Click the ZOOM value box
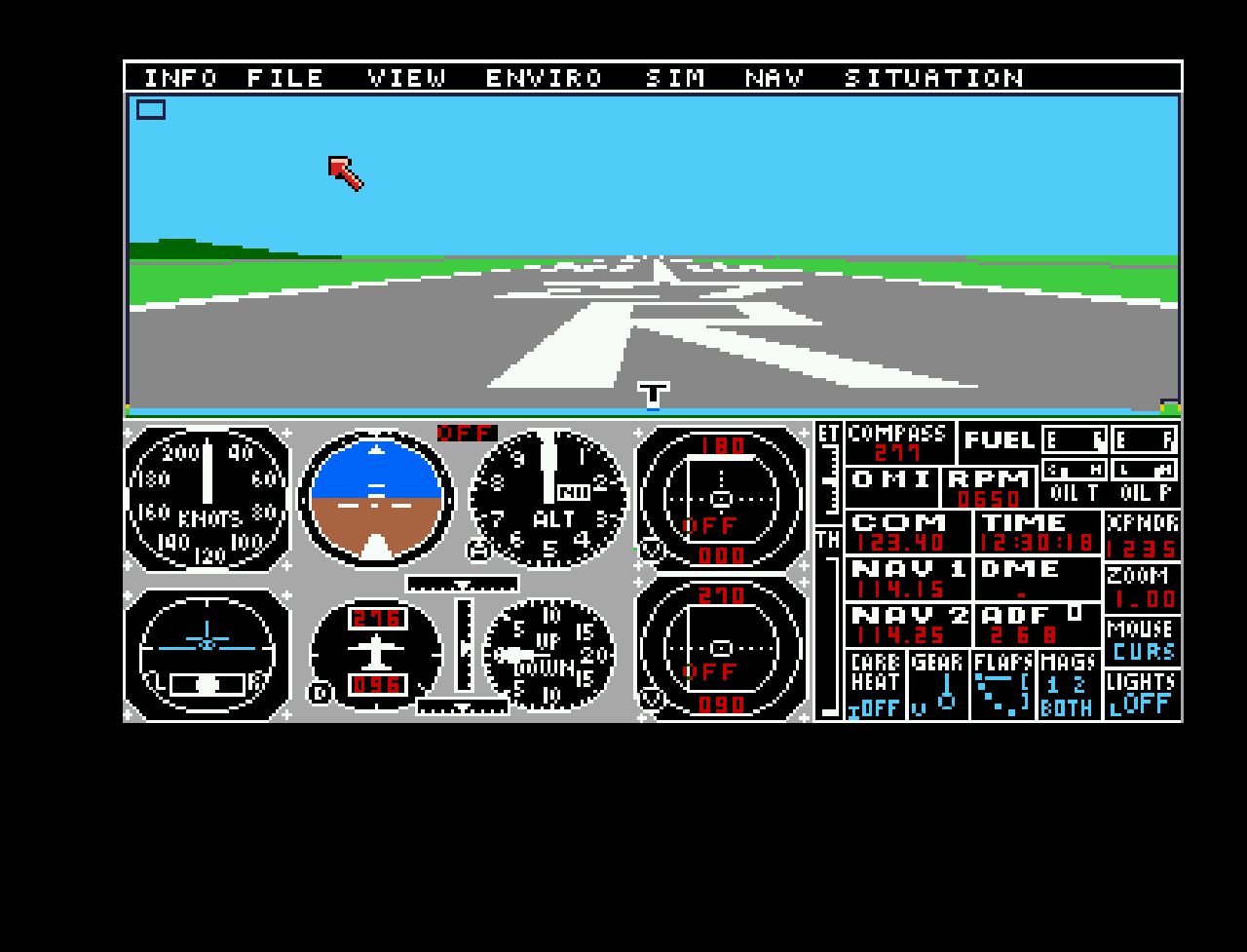The width and height of the screenshot is (1247, 952). (1142, 589)
